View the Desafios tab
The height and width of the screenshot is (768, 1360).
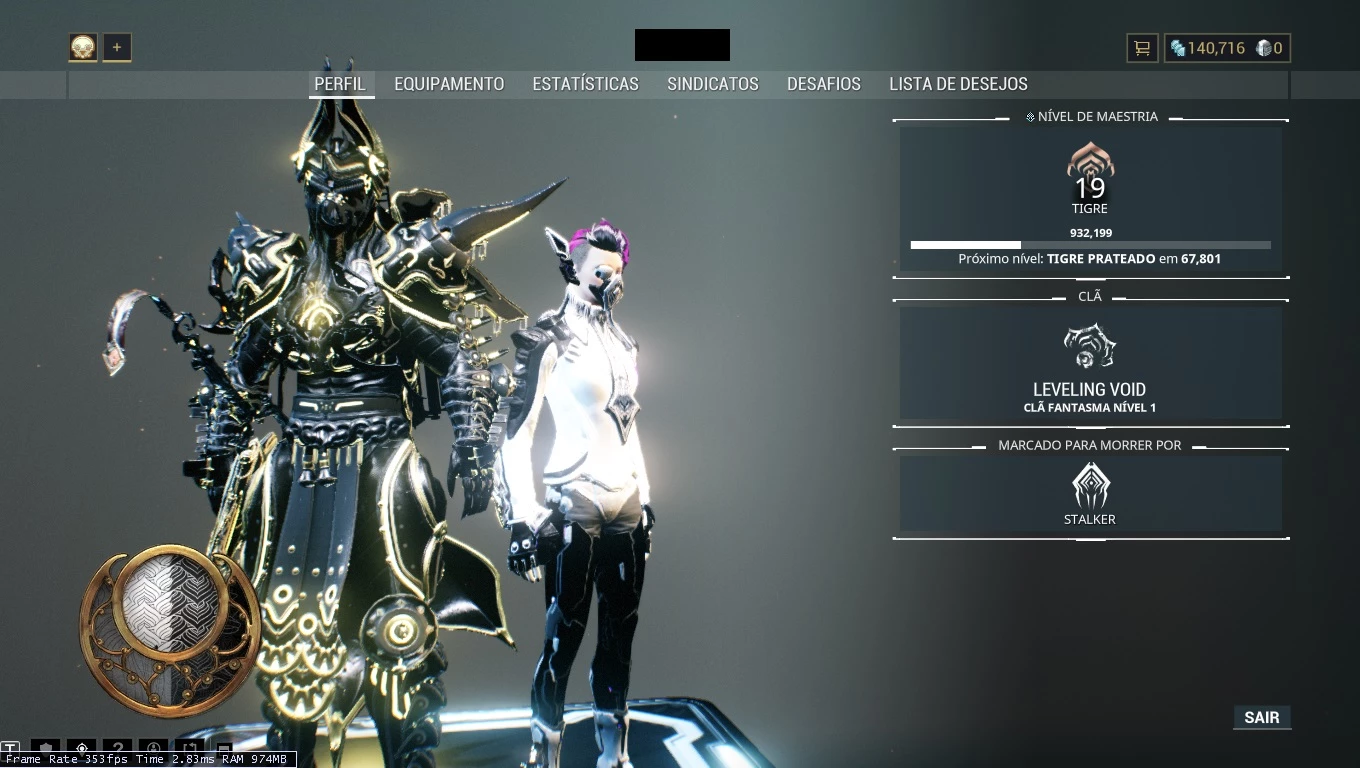824,84
